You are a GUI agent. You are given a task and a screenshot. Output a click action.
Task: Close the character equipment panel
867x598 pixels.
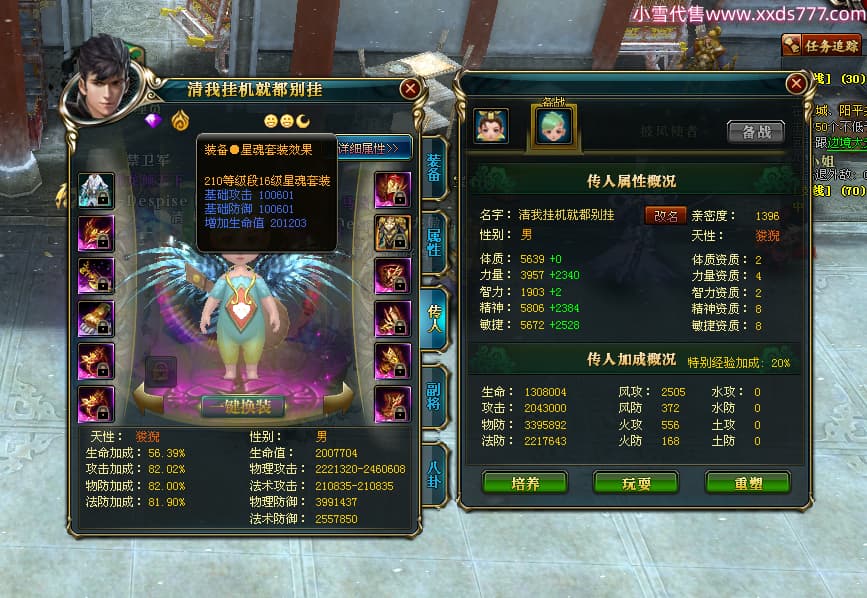click(410, 89)
